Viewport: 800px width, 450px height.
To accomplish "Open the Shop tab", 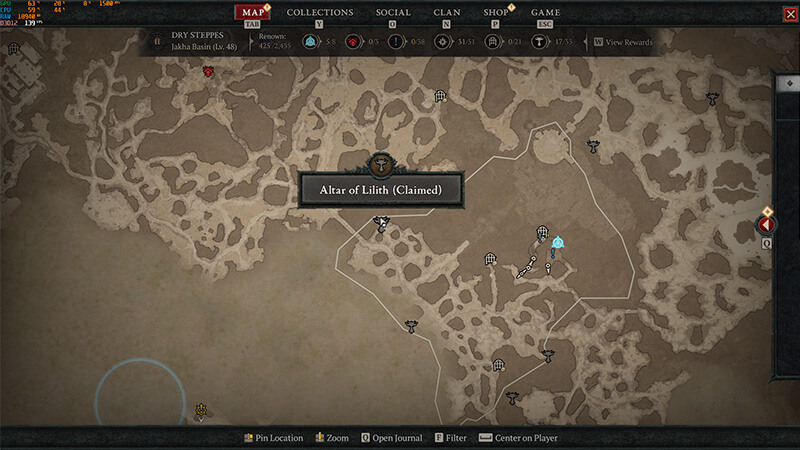I will [496, 13].
